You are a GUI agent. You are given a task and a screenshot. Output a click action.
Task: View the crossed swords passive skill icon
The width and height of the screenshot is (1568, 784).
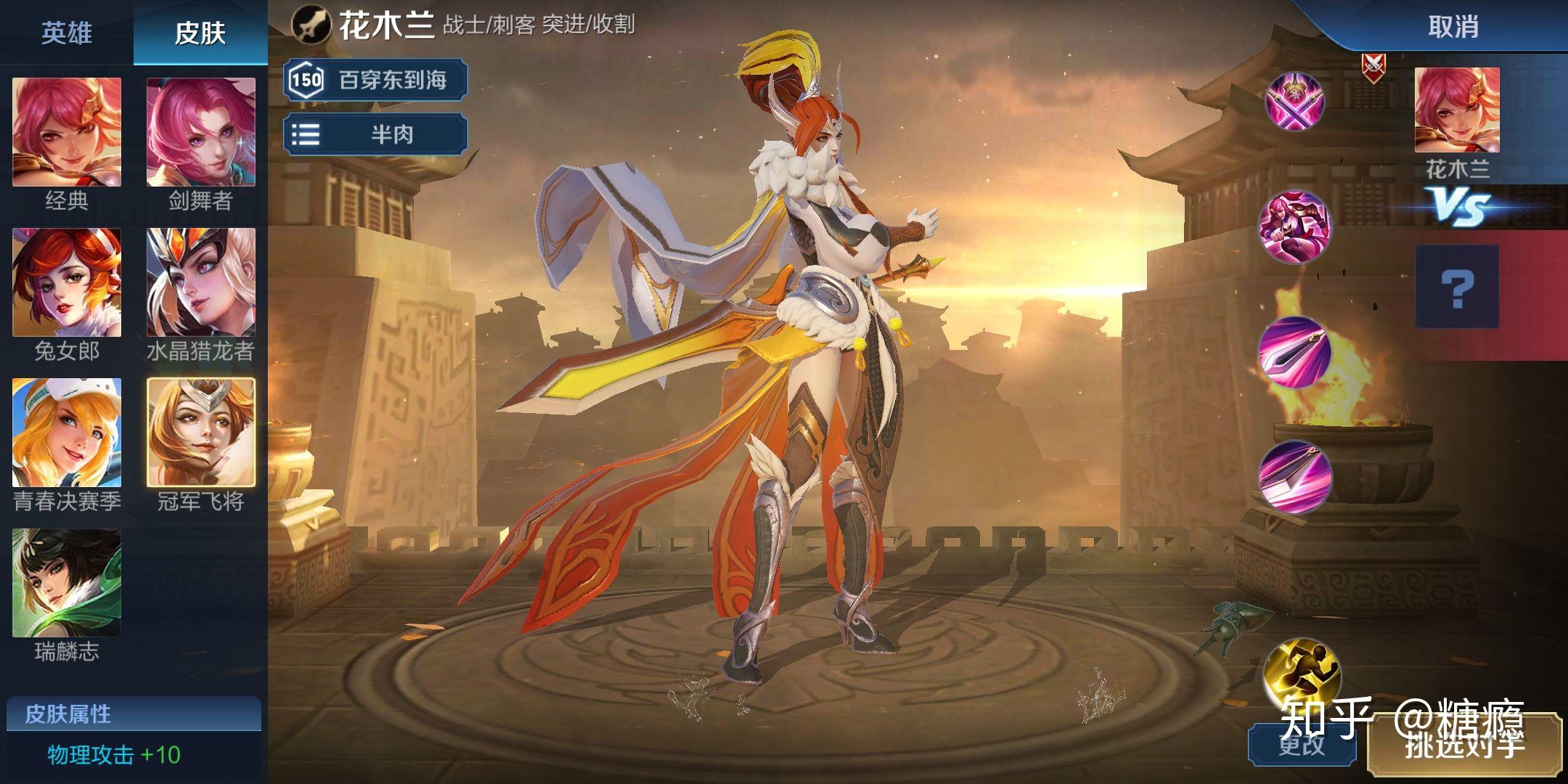1295,100
